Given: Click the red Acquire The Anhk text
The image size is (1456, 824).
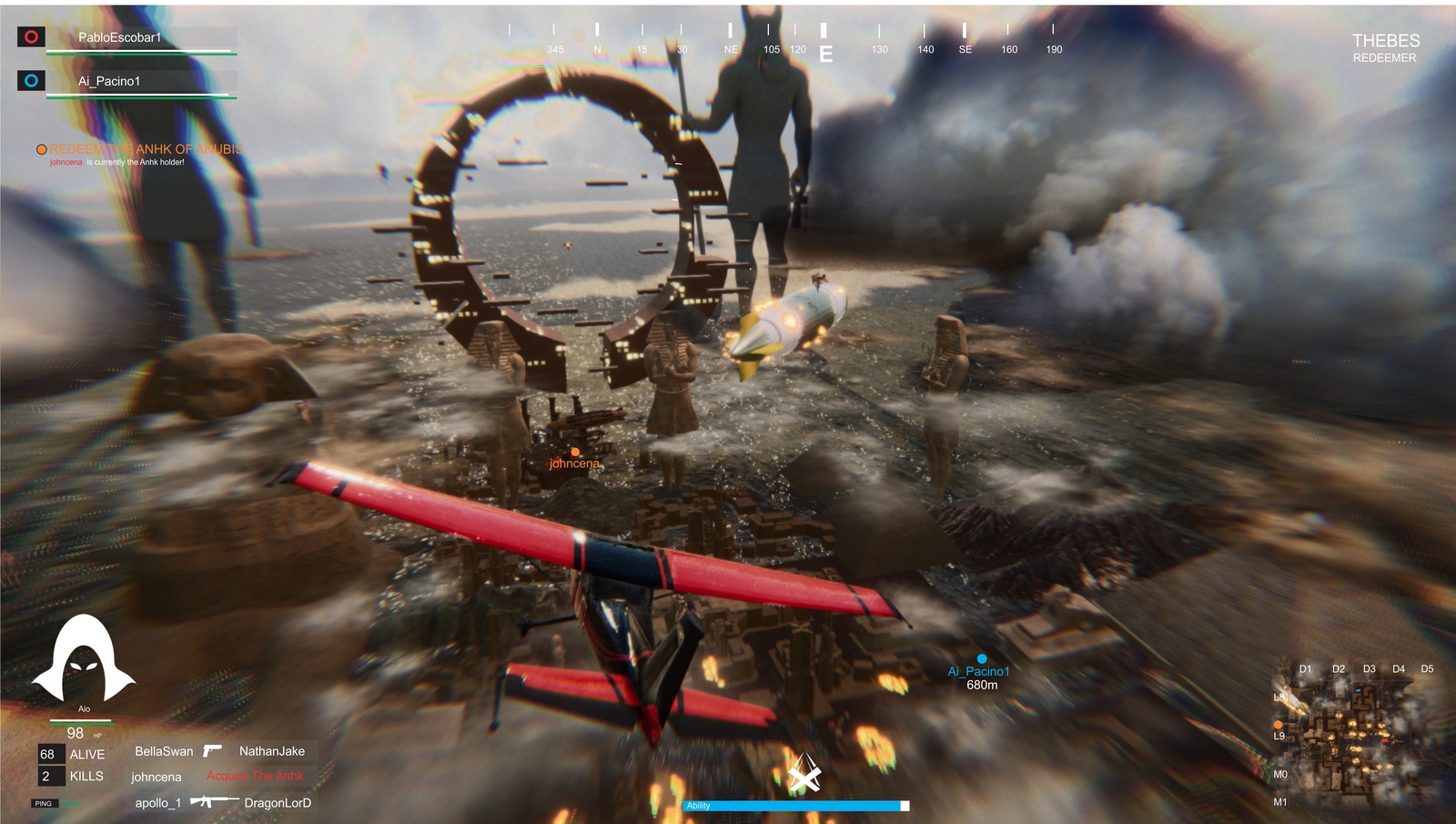Looking at the screenshot, I should [x=256, y=776].
